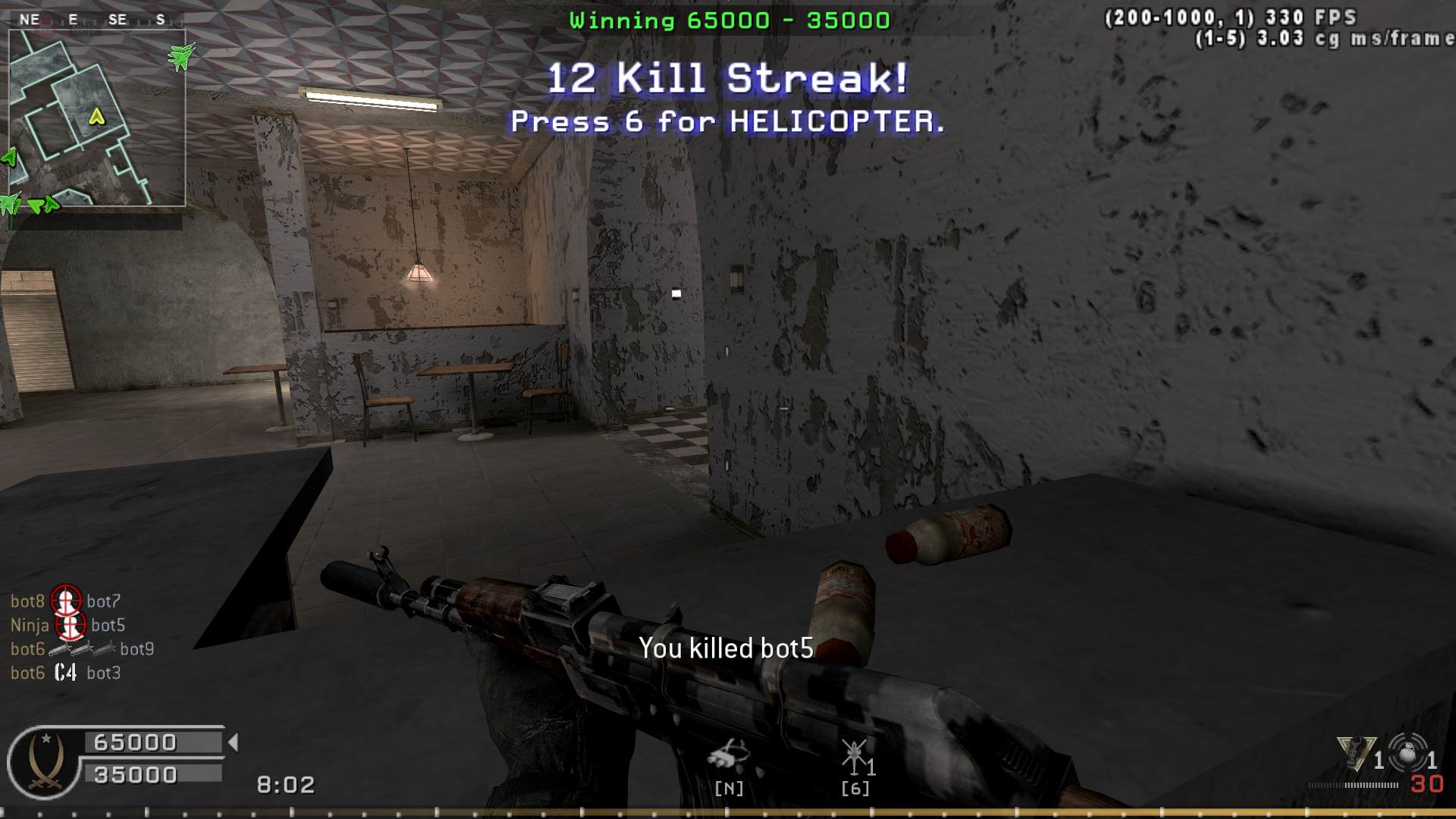Activate the night vision goggles icon

coord(728,756)
